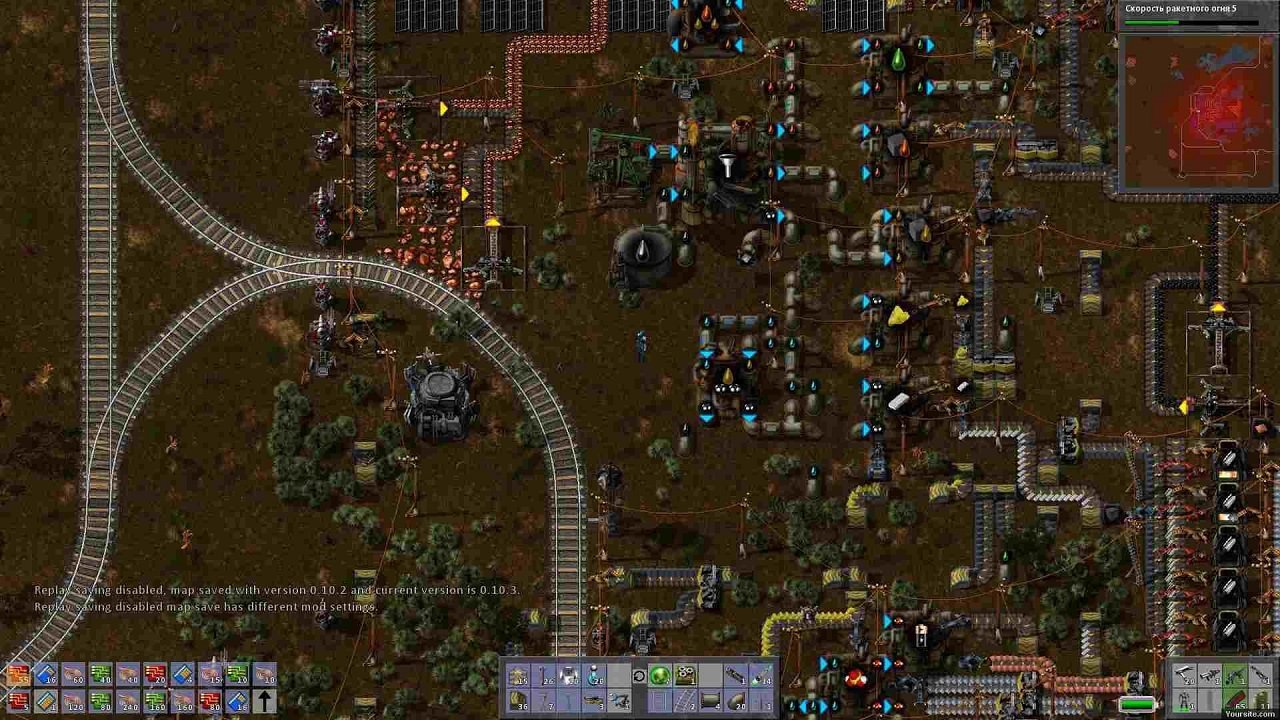Click the rotate arrow icon in the quickbar

pyautogui.click(x=639, y=675)
